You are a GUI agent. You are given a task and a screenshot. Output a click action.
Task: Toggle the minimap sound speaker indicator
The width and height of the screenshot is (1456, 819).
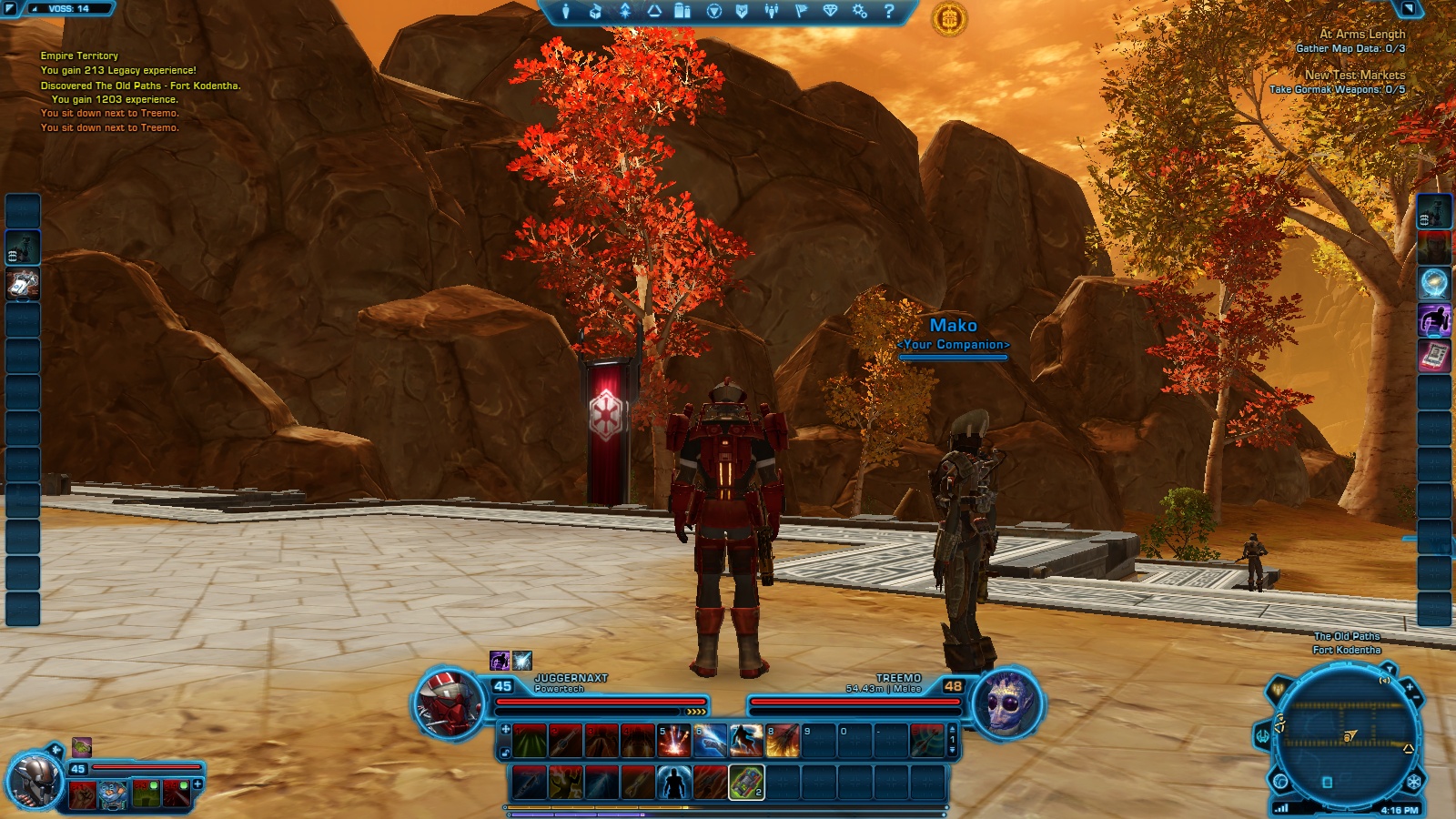point(1385,681)
